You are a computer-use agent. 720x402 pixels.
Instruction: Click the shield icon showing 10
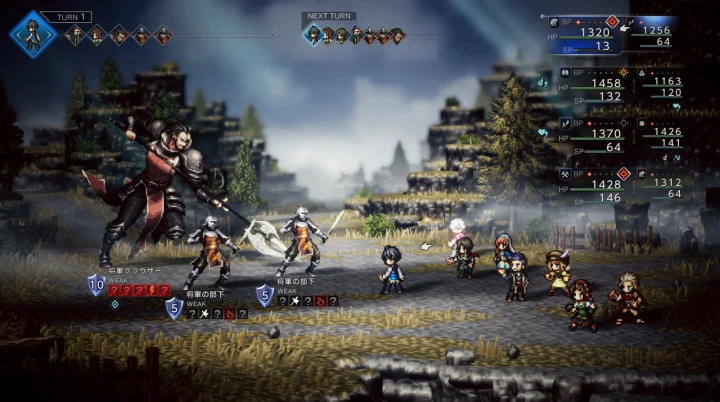(96, 285)
